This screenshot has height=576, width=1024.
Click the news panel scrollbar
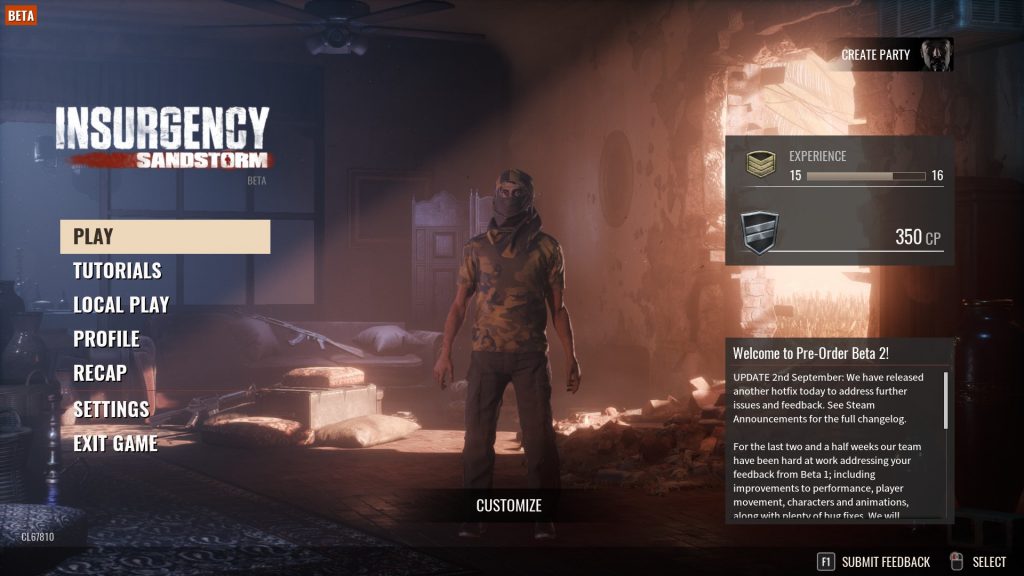(945, 400)
